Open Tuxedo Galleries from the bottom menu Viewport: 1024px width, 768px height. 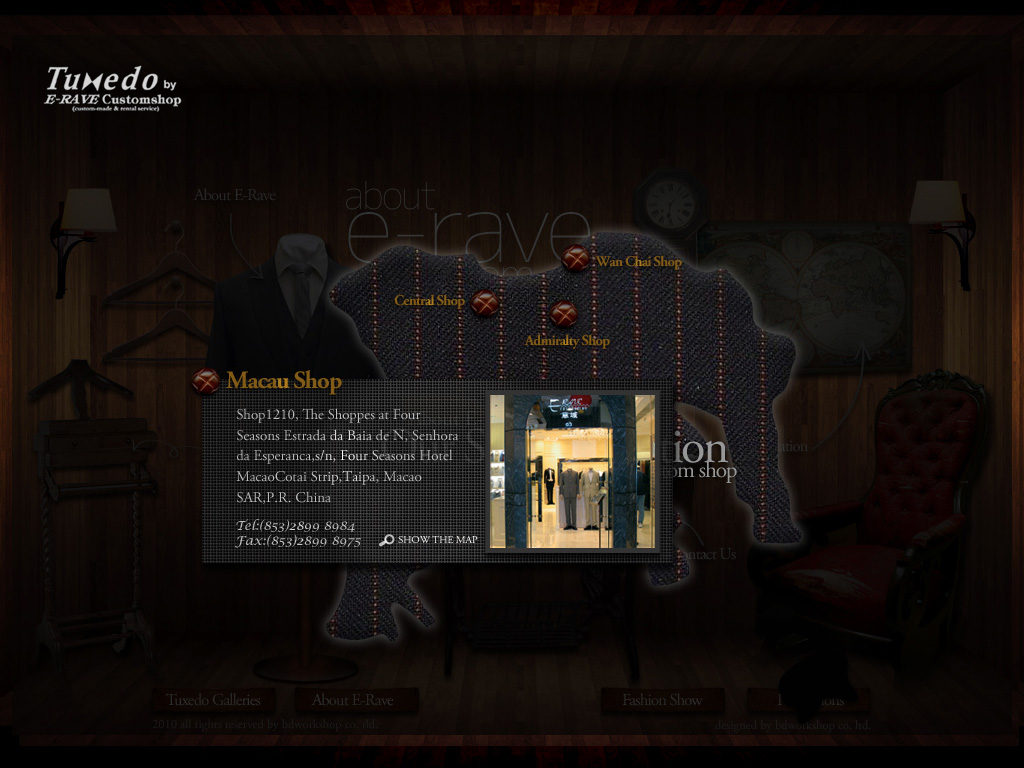pyautogui.click(x=213, y=700)
